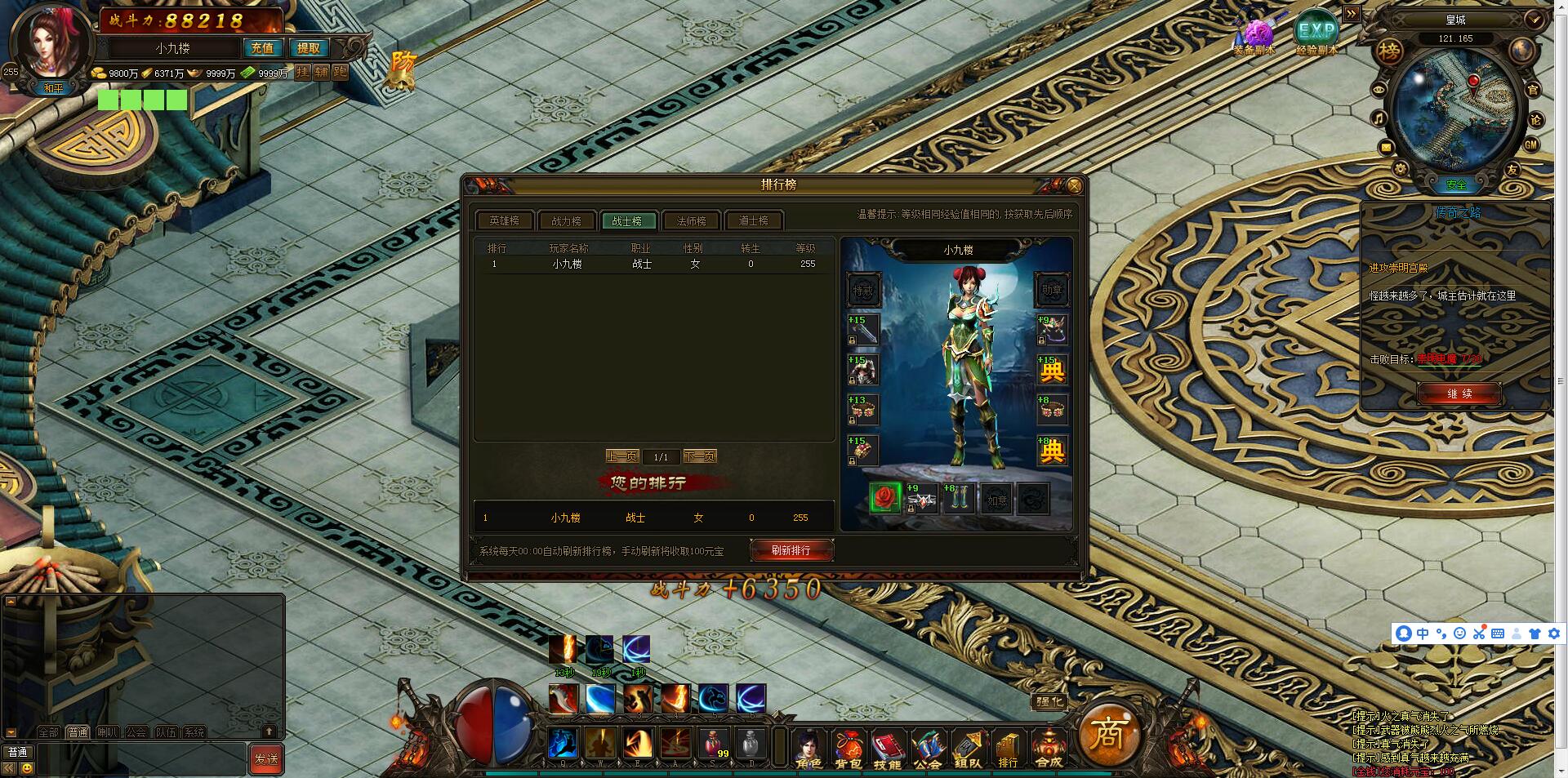Open the 公会 guild icon

tap(927, 747)
